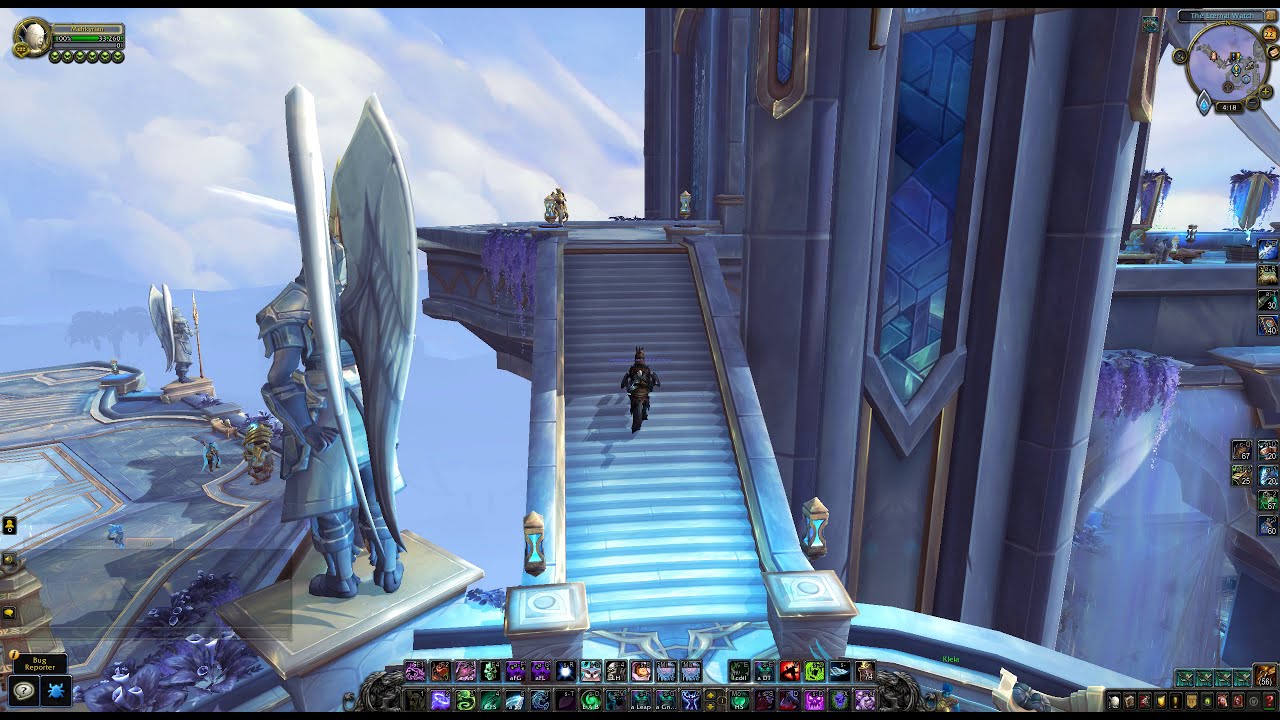
Task: Open the Calendar showing day 22 beside minimap
Action: (x=1269, y=33)
